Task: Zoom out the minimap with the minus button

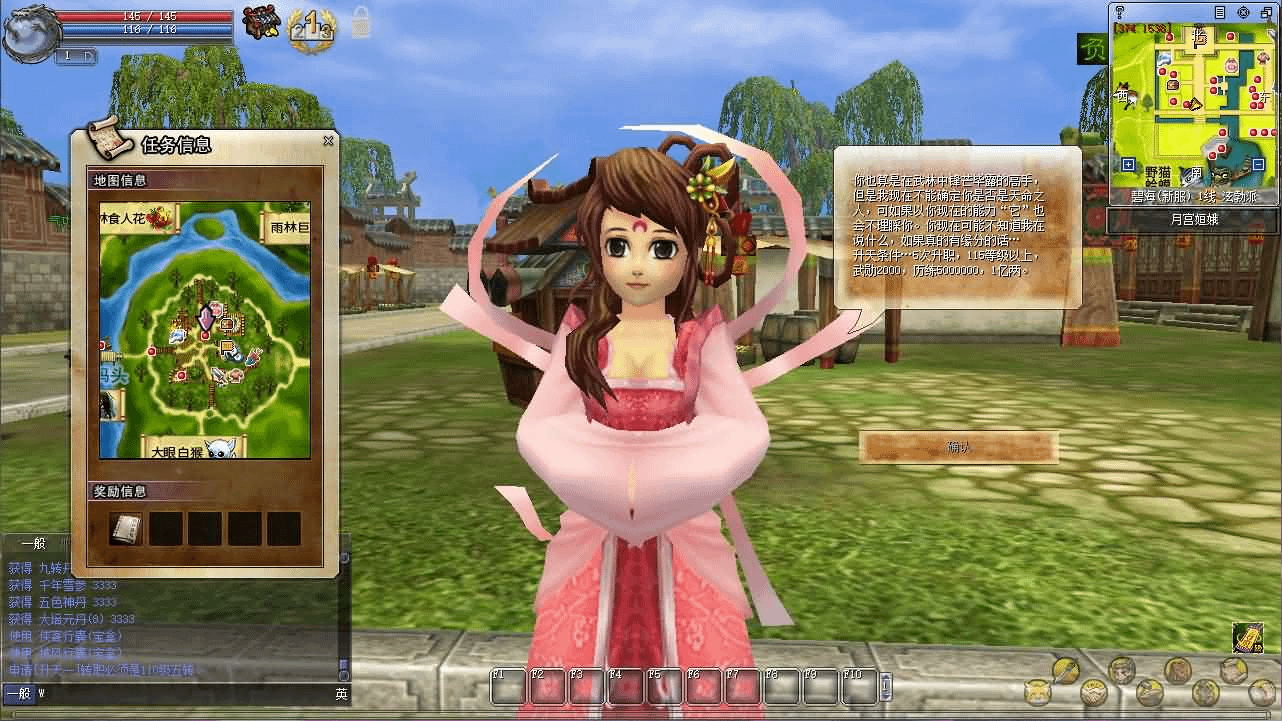Action: pyautogui.click(x=1258, y=164)
